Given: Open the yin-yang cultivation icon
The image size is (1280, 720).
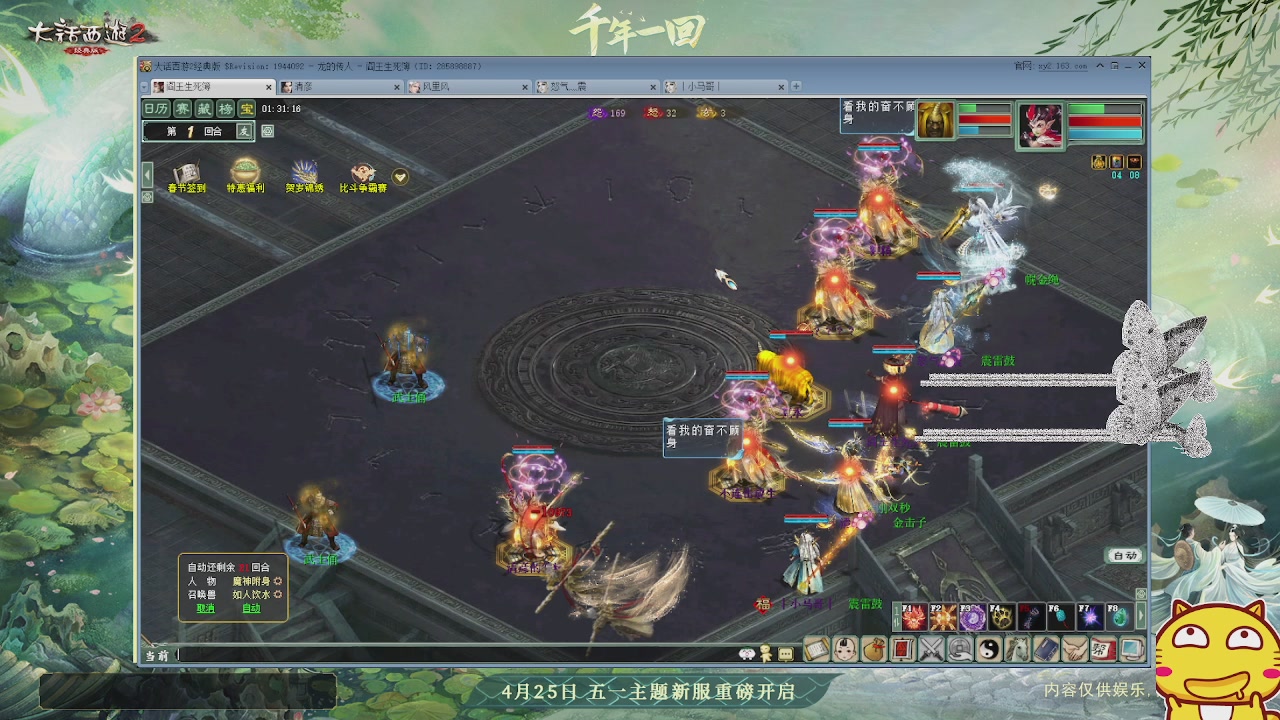Looking at the screenshot, I should (x=989, y=648).
